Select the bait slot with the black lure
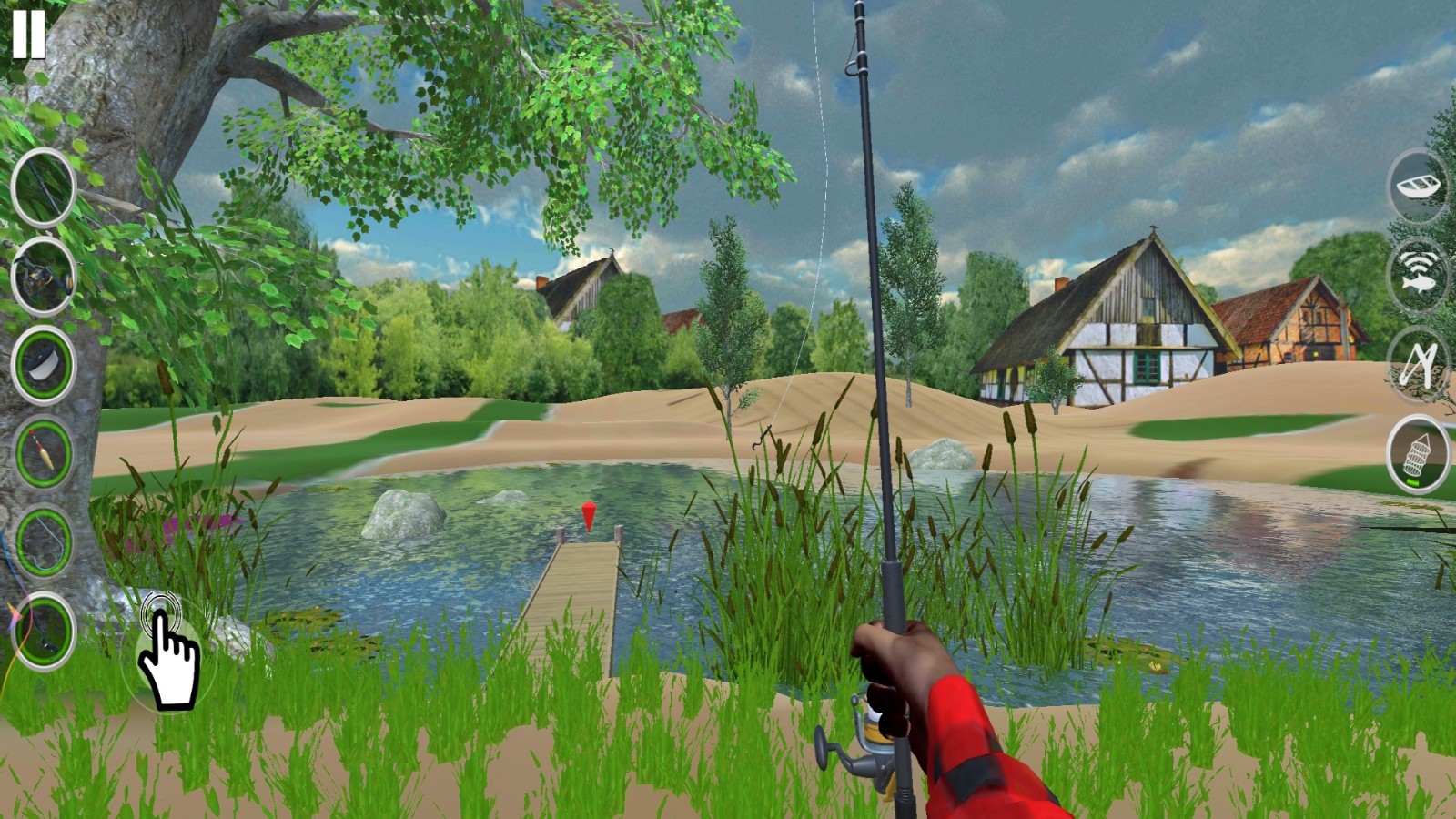Viewport: 1456px width, 819px height. click(43, 631)
